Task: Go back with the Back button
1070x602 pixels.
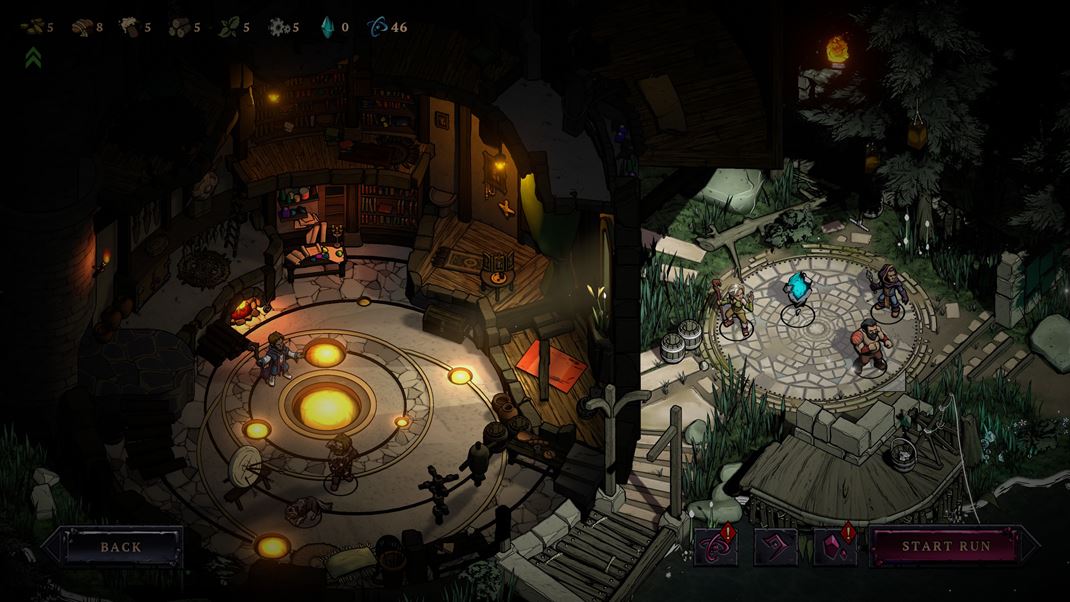Action: [121, 547]
